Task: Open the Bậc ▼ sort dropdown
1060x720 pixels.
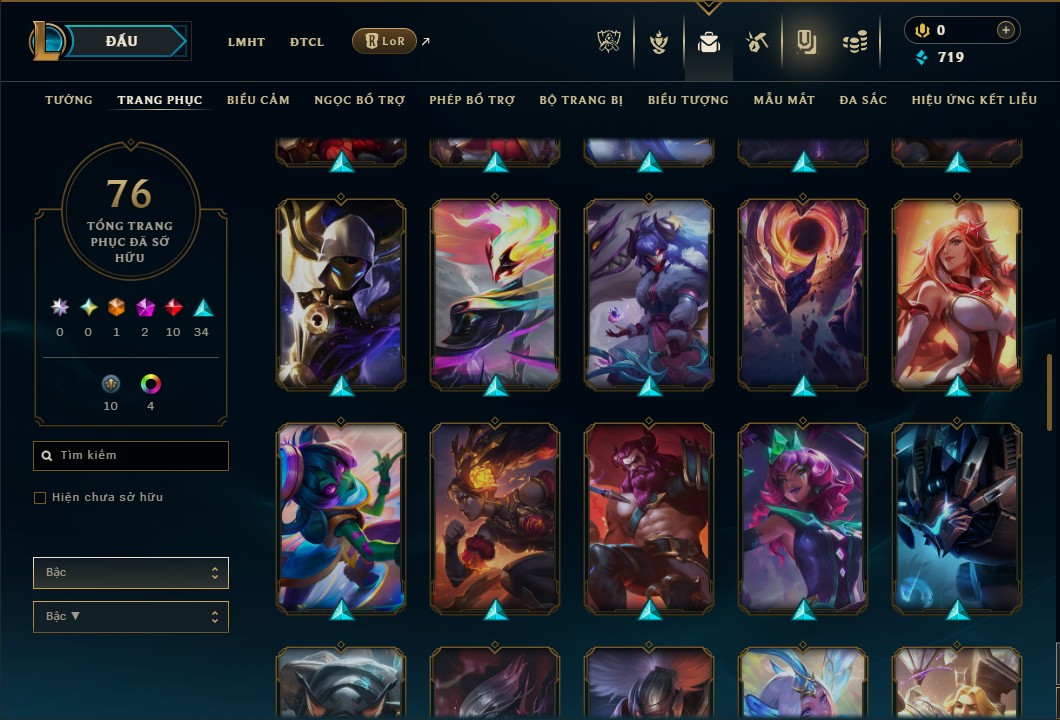Action: (131, 617)
